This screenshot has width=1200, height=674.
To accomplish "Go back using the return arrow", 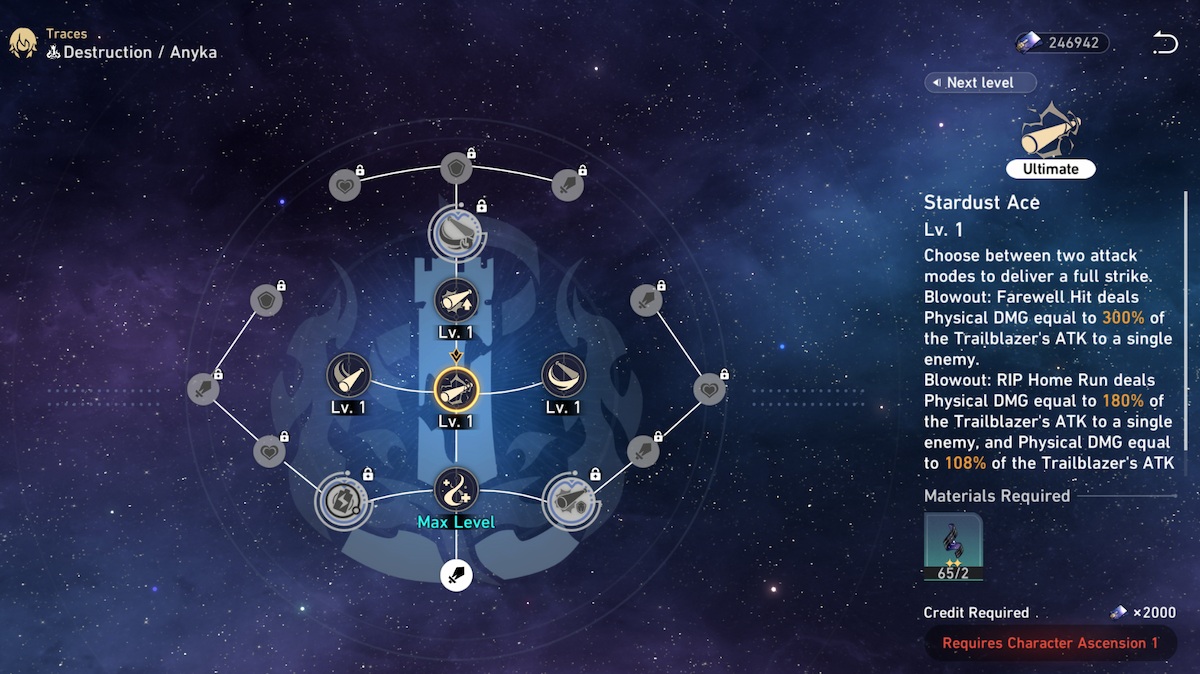I will point(1164,43).
